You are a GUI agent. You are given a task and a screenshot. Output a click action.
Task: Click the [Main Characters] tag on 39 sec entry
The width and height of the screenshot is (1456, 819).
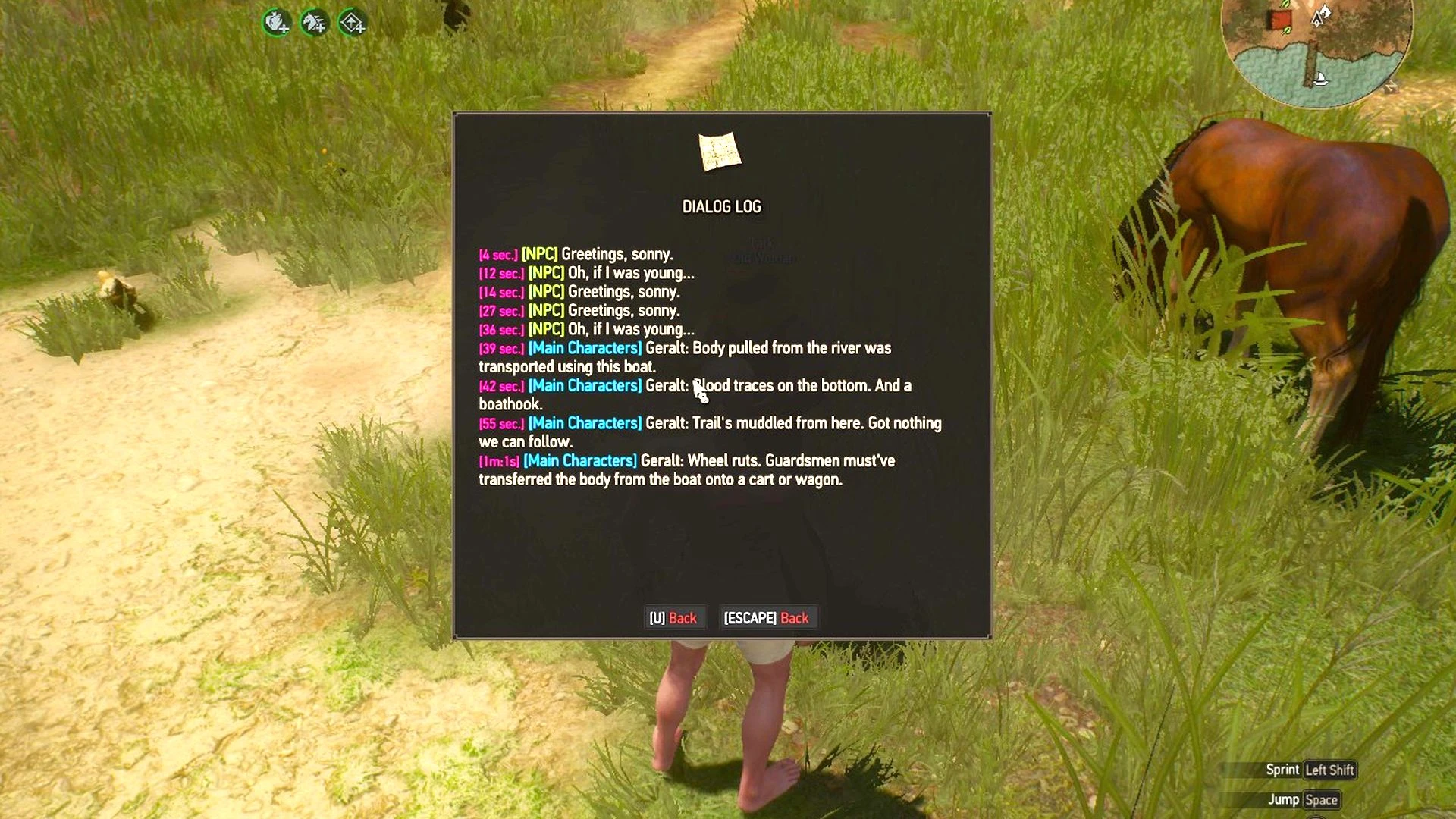click(585, 348)
